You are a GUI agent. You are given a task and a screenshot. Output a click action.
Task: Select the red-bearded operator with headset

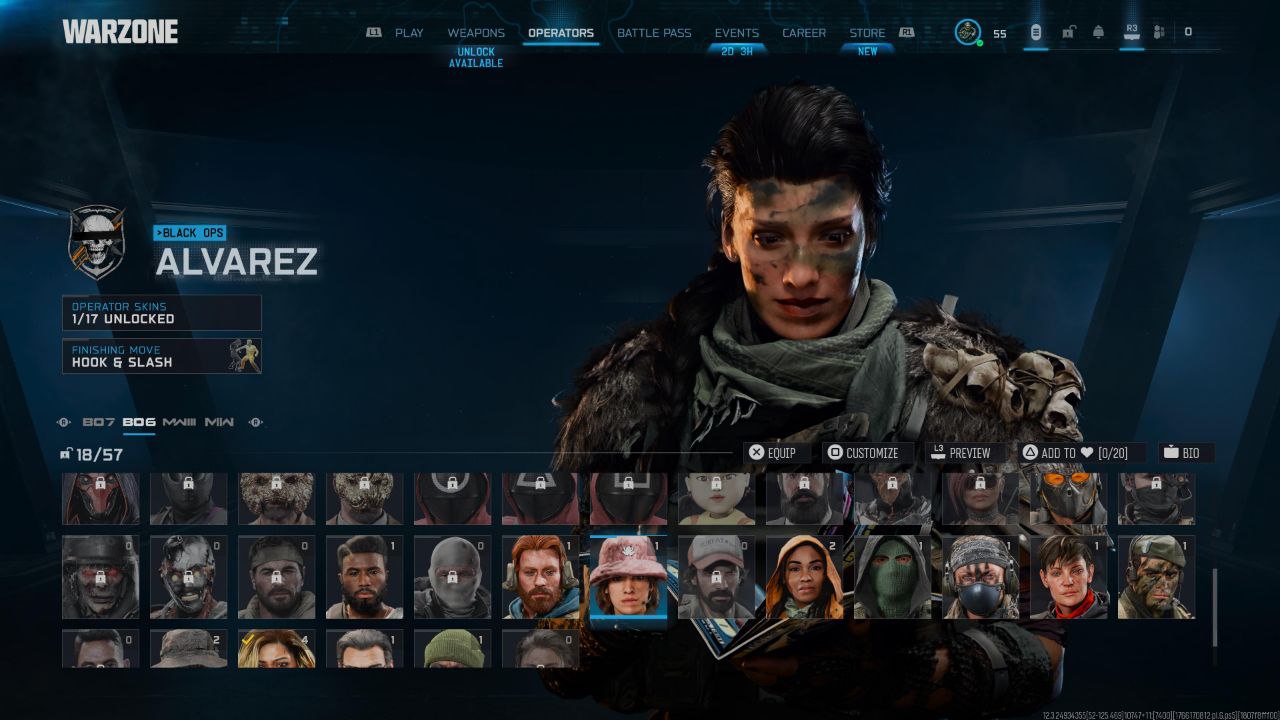coord(540,577)
